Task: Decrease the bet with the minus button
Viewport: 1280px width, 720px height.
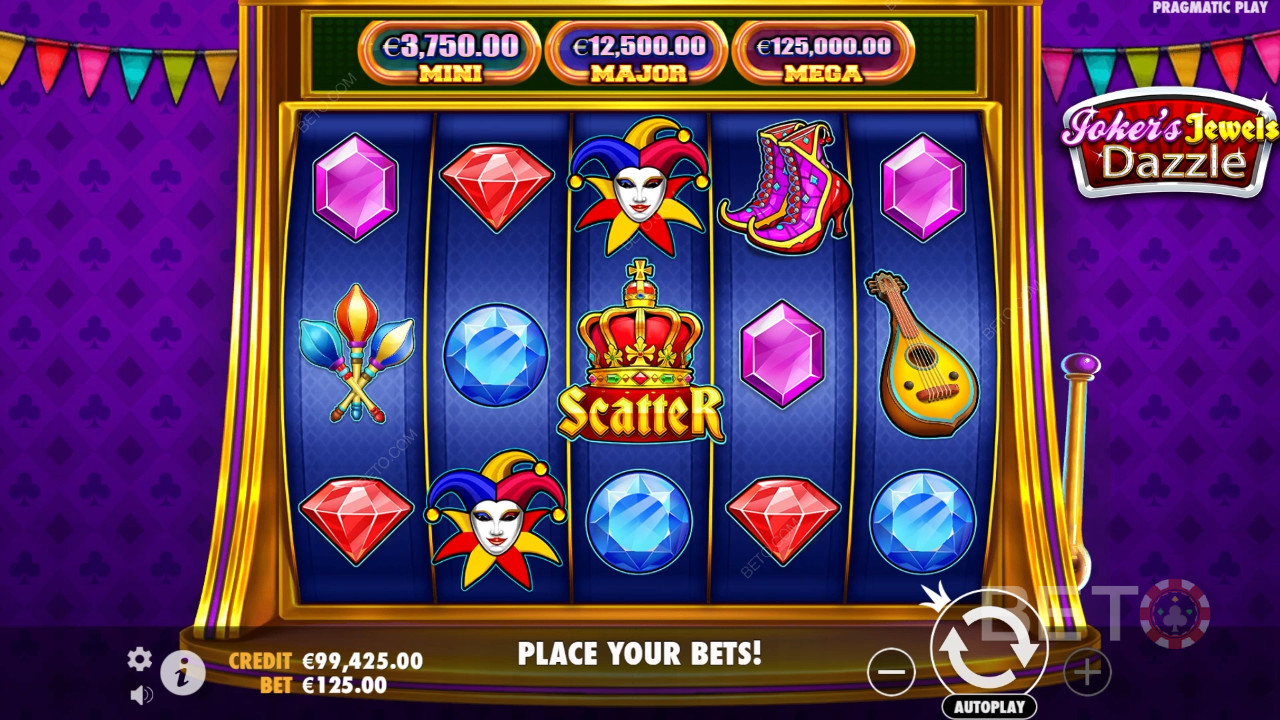Action: click(x=891, y=671)
